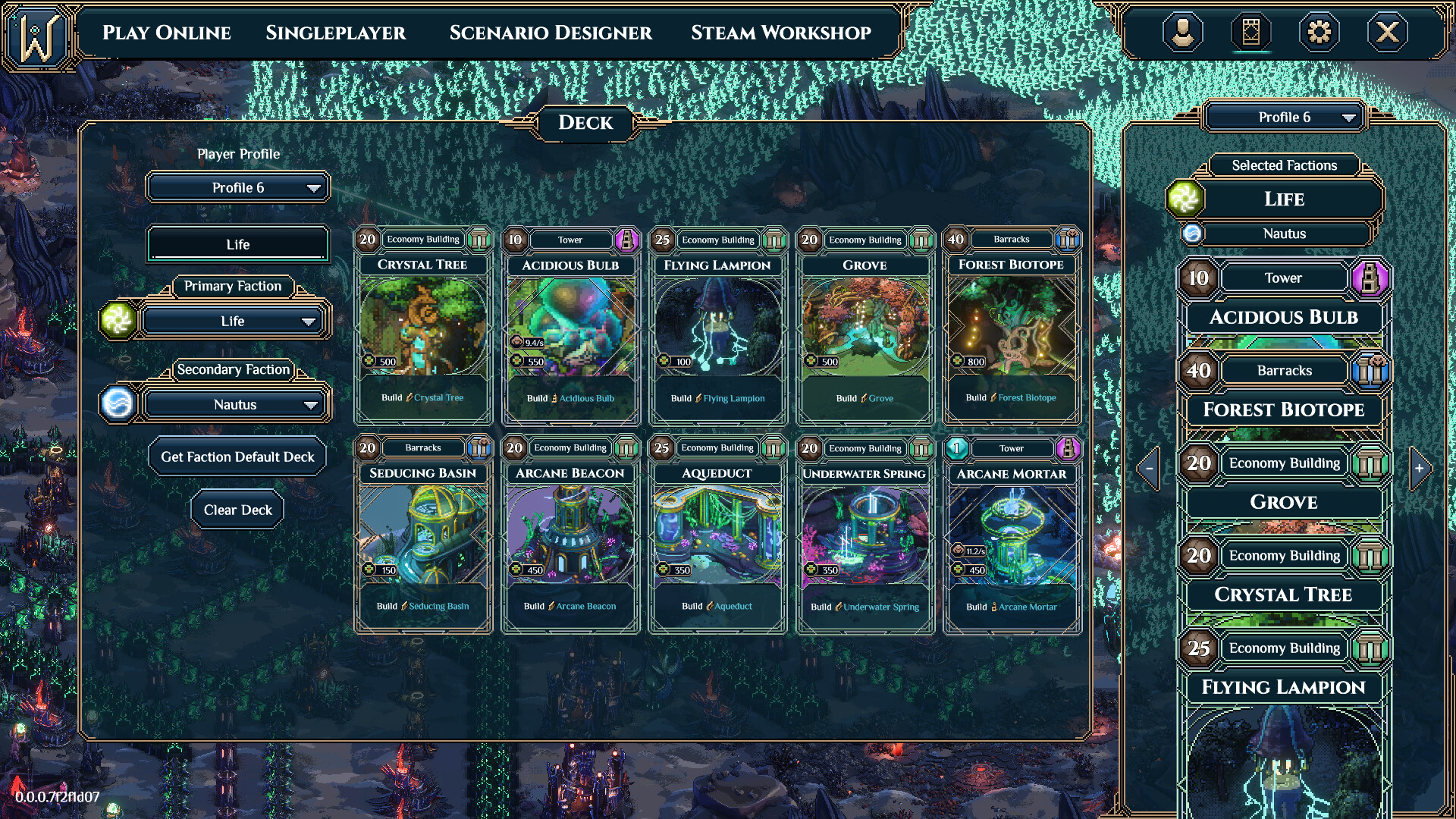
Task: Select the Seducing Basin card
Action: [x=422, y=535]
